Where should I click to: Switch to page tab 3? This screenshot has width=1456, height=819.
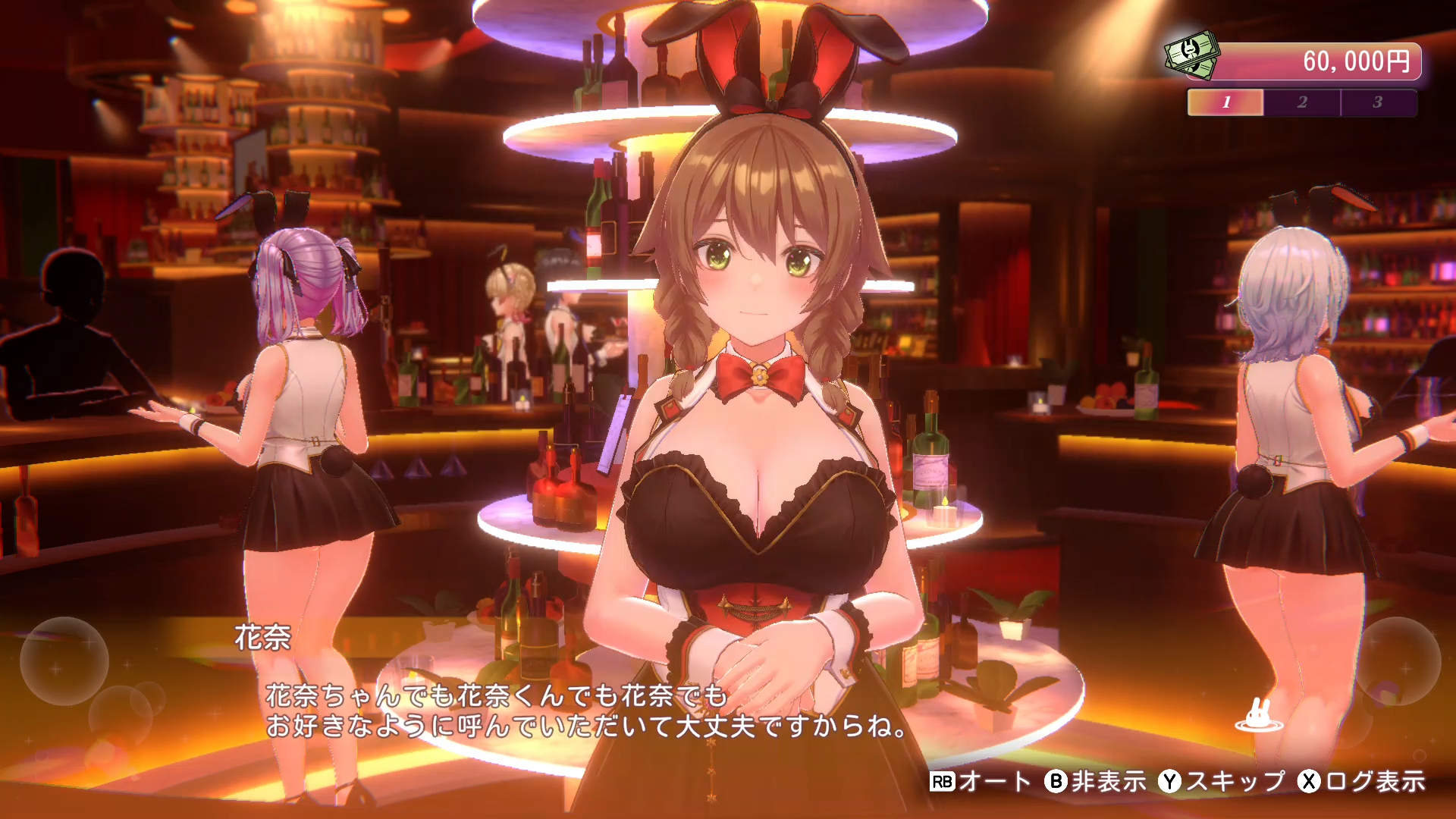coord(1379,103)
